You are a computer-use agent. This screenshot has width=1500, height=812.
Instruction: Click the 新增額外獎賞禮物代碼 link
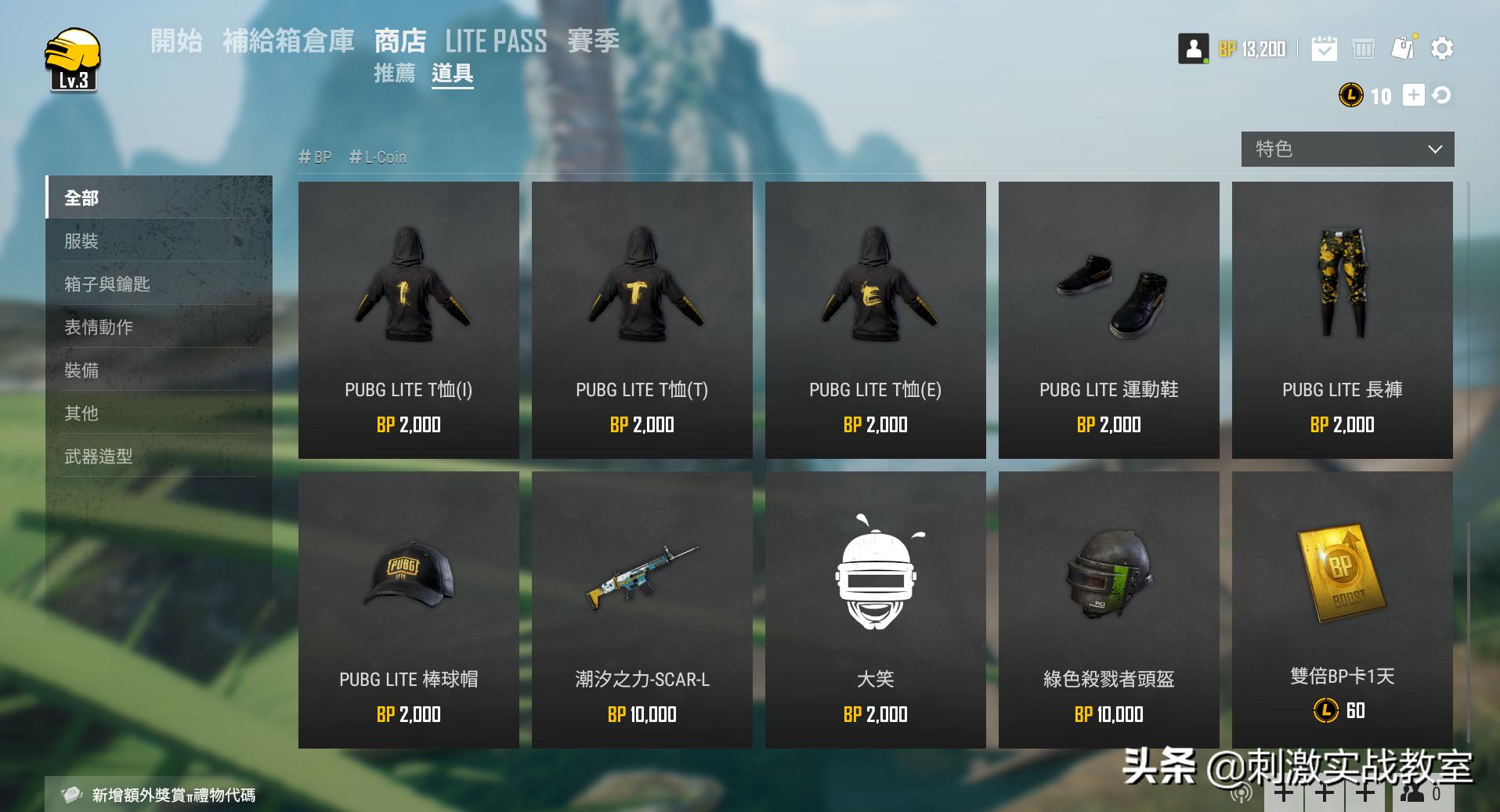coord(176,794)
